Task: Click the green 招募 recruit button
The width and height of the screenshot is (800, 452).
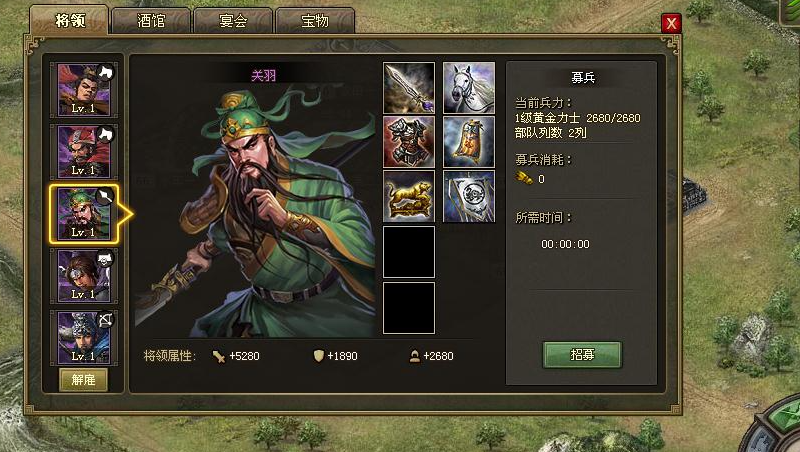Action: coord(582,354)
